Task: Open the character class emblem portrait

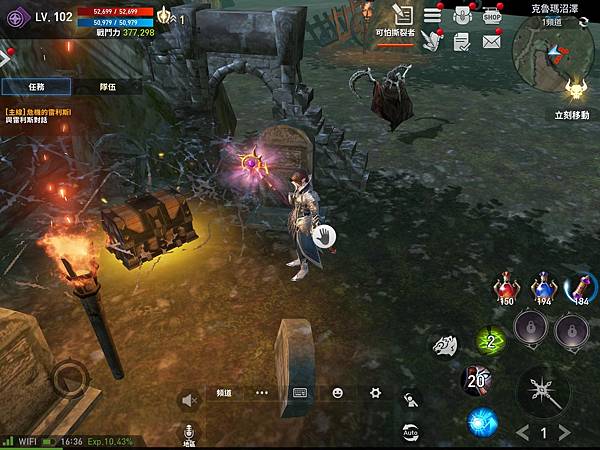Action: click(x=17, y=18)
